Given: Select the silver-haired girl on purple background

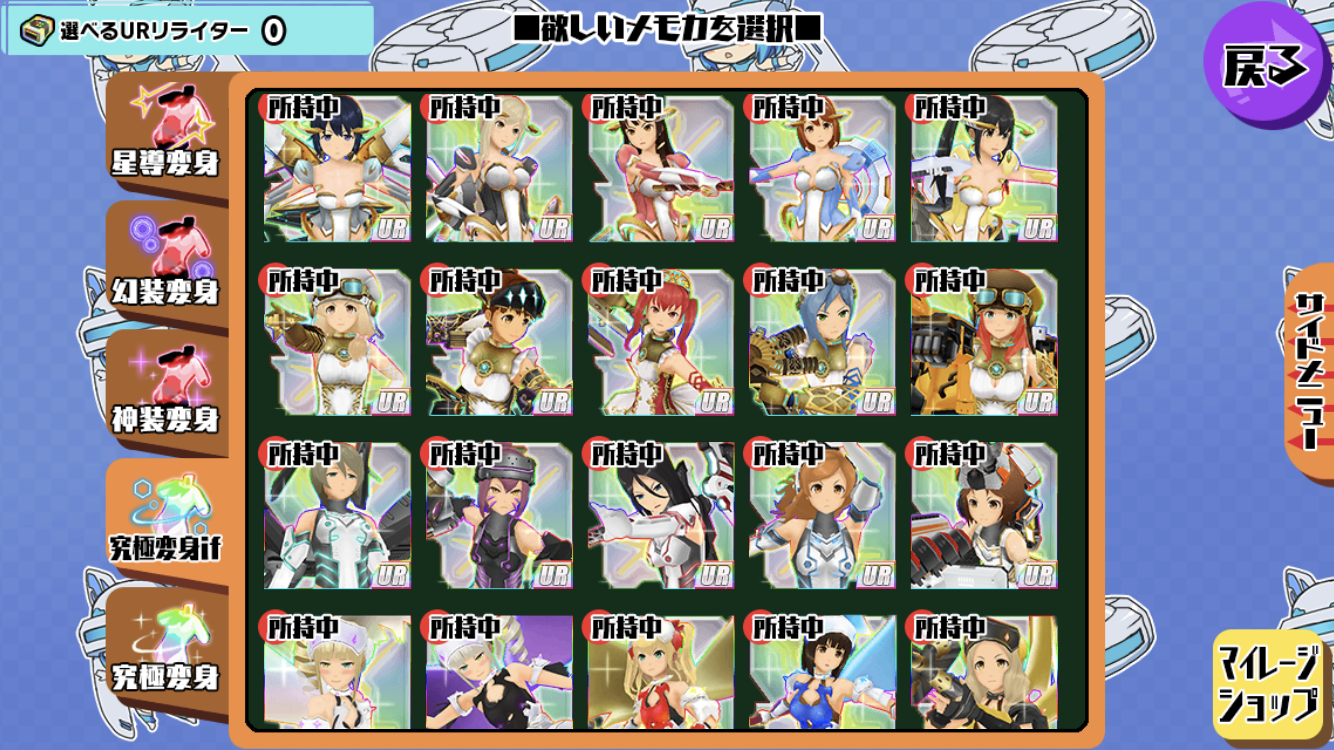Looking at the screenshot, I should coord(499,672).
